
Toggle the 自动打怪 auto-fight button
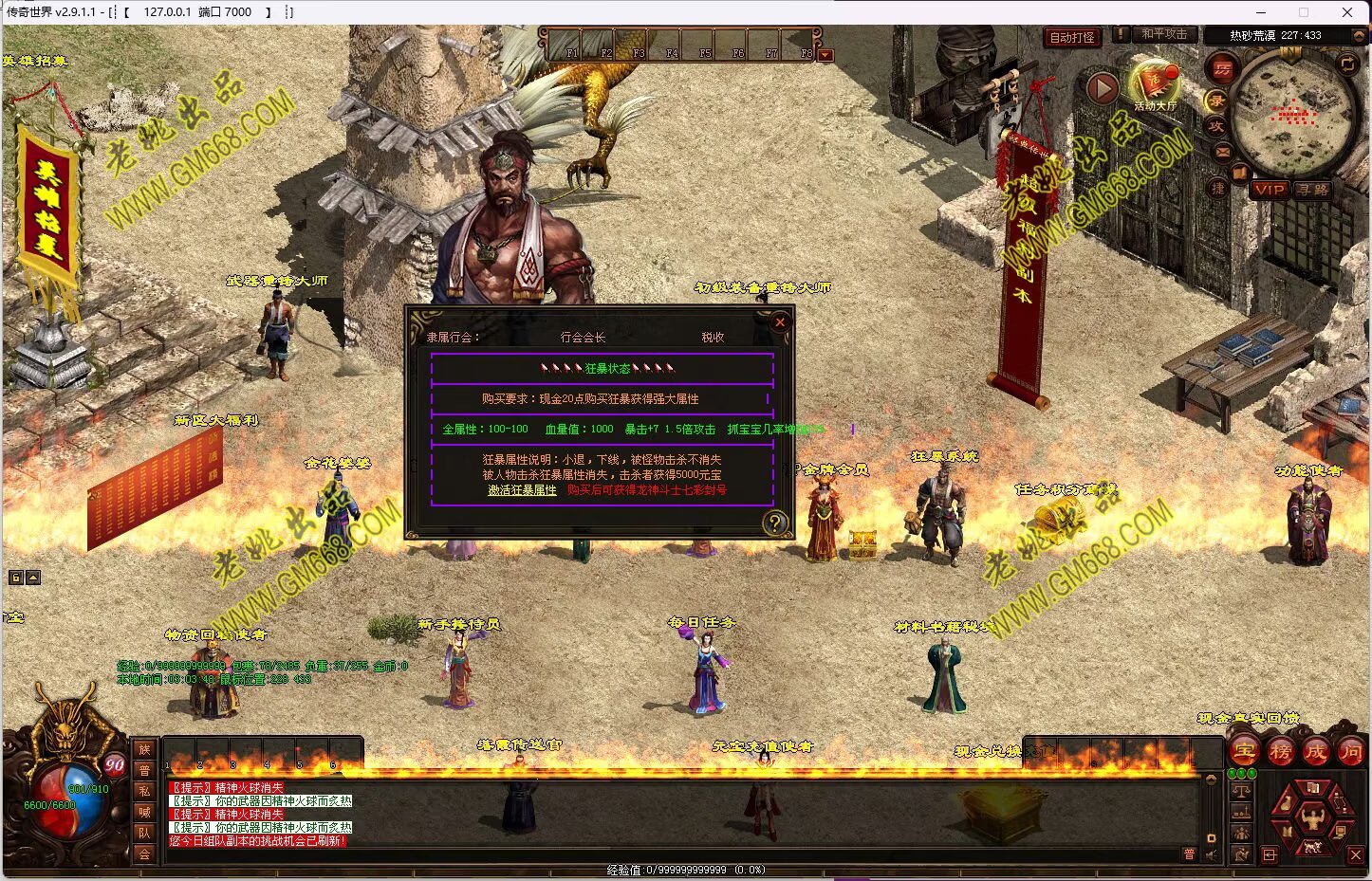coord(1072,38)
